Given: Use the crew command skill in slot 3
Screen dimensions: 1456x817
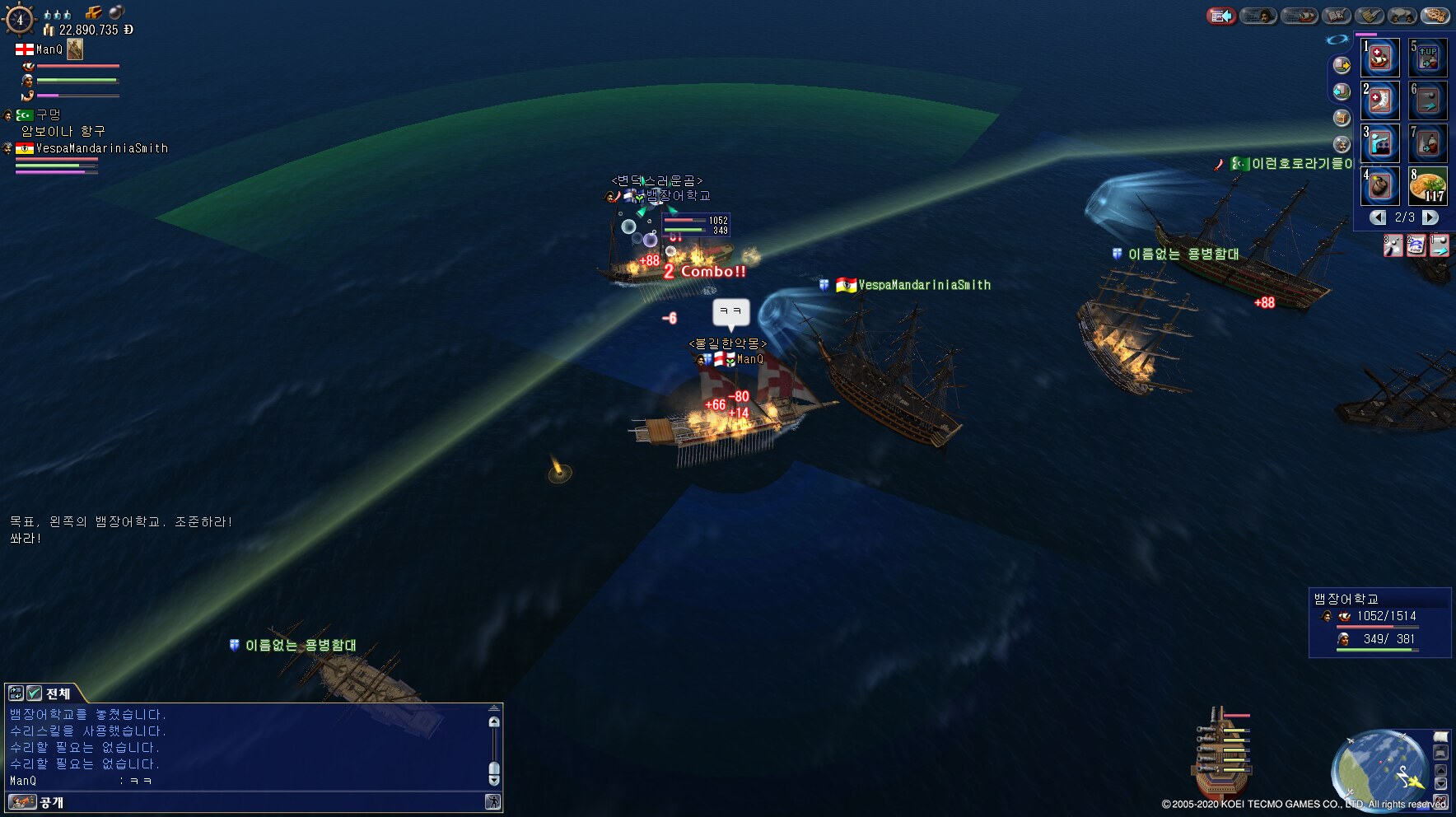Looking at the screenshot, I should tap(1380, 143).
